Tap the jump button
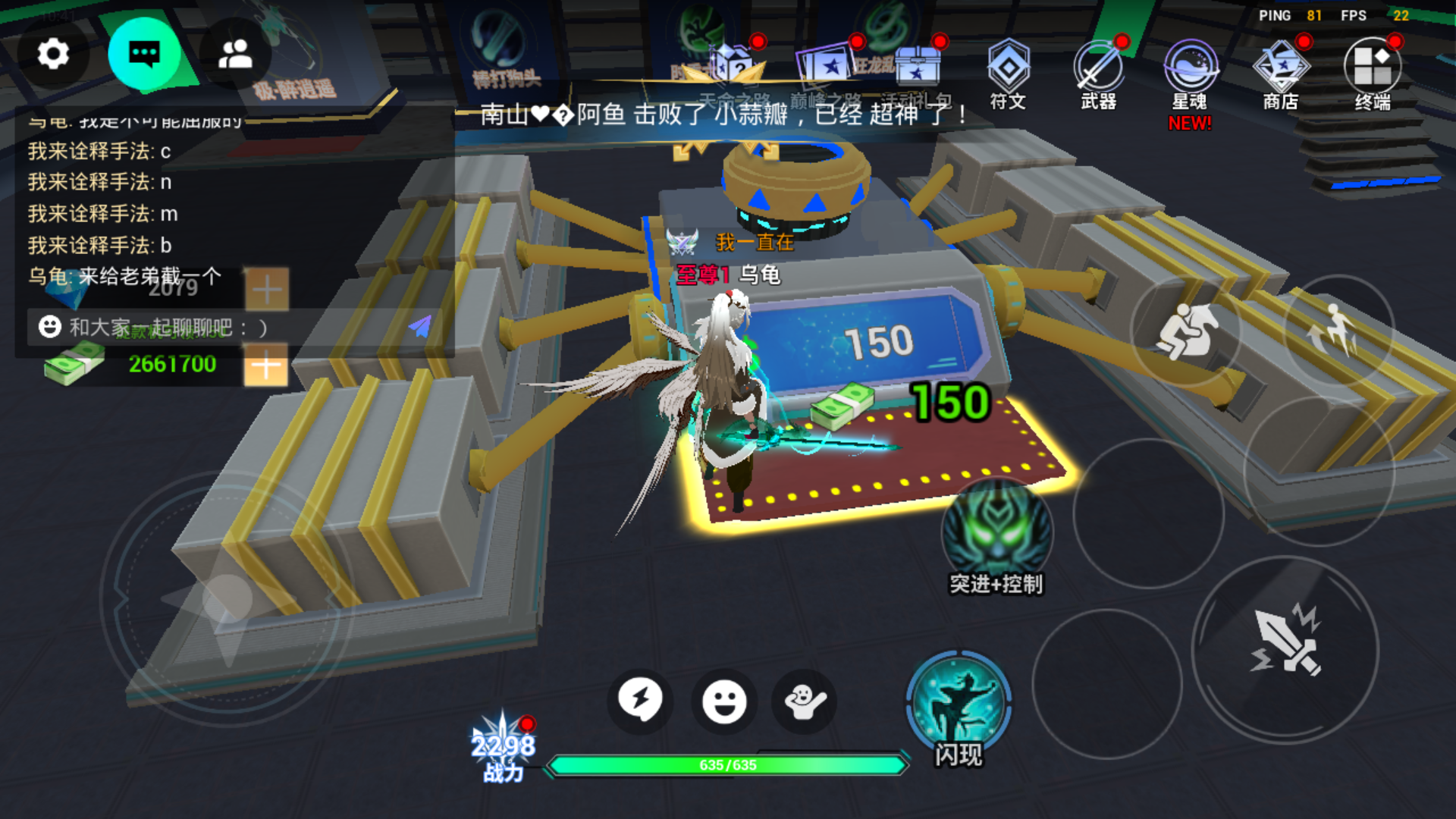Screen dimensions: 1456x819 pyautogui.click(x=1338, y=331)
